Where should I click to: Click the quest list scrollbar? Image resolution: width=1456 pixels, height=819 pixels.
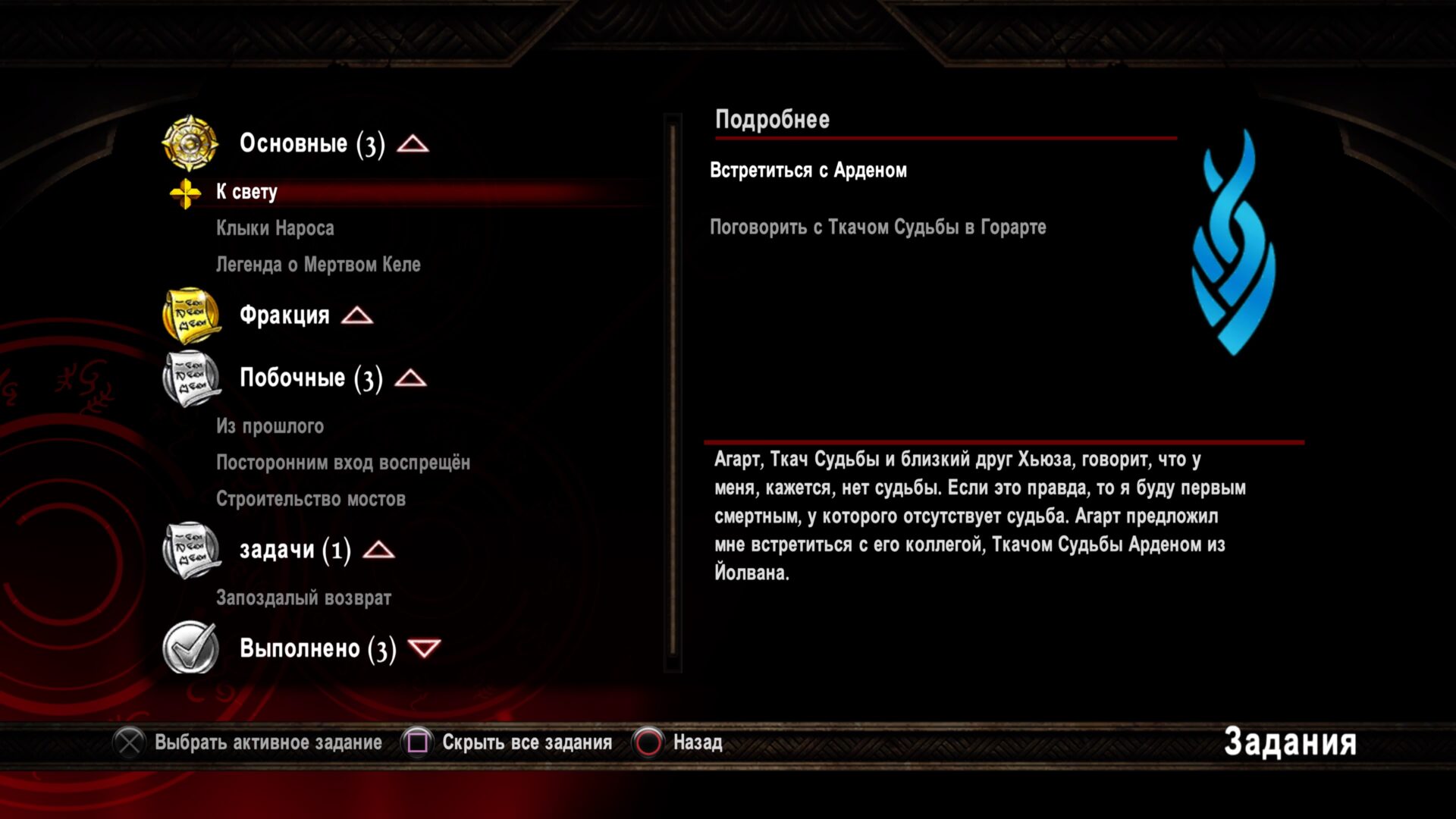(x=673, y=391)
